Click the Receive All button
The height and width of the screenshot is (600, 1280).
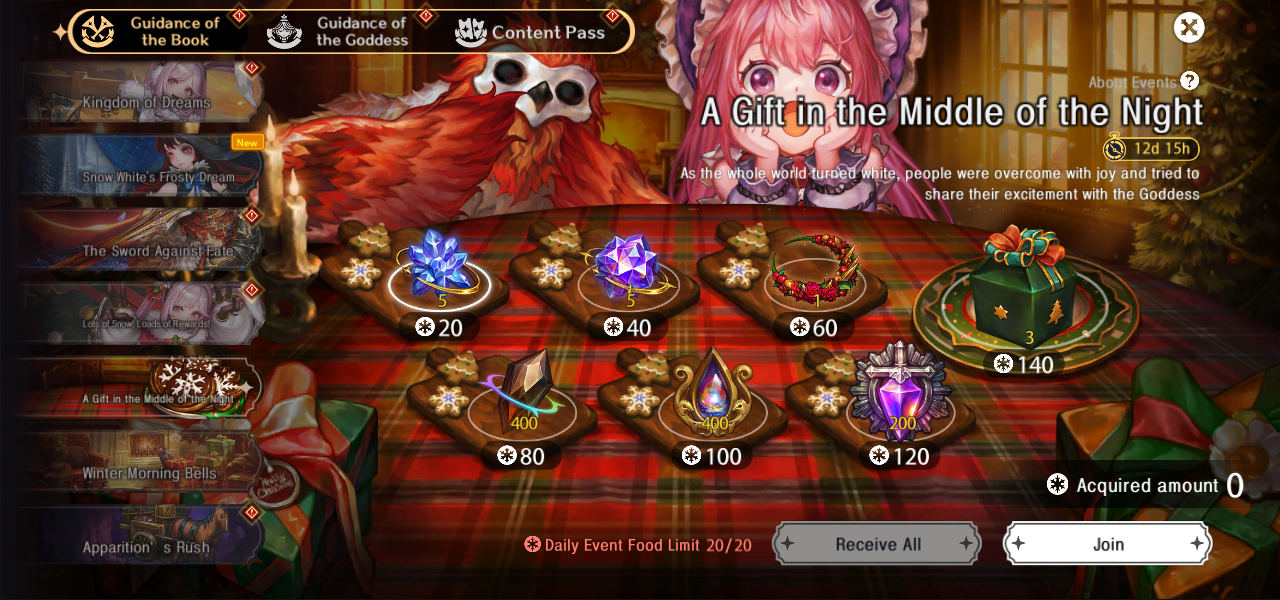[x=877, y=544]
